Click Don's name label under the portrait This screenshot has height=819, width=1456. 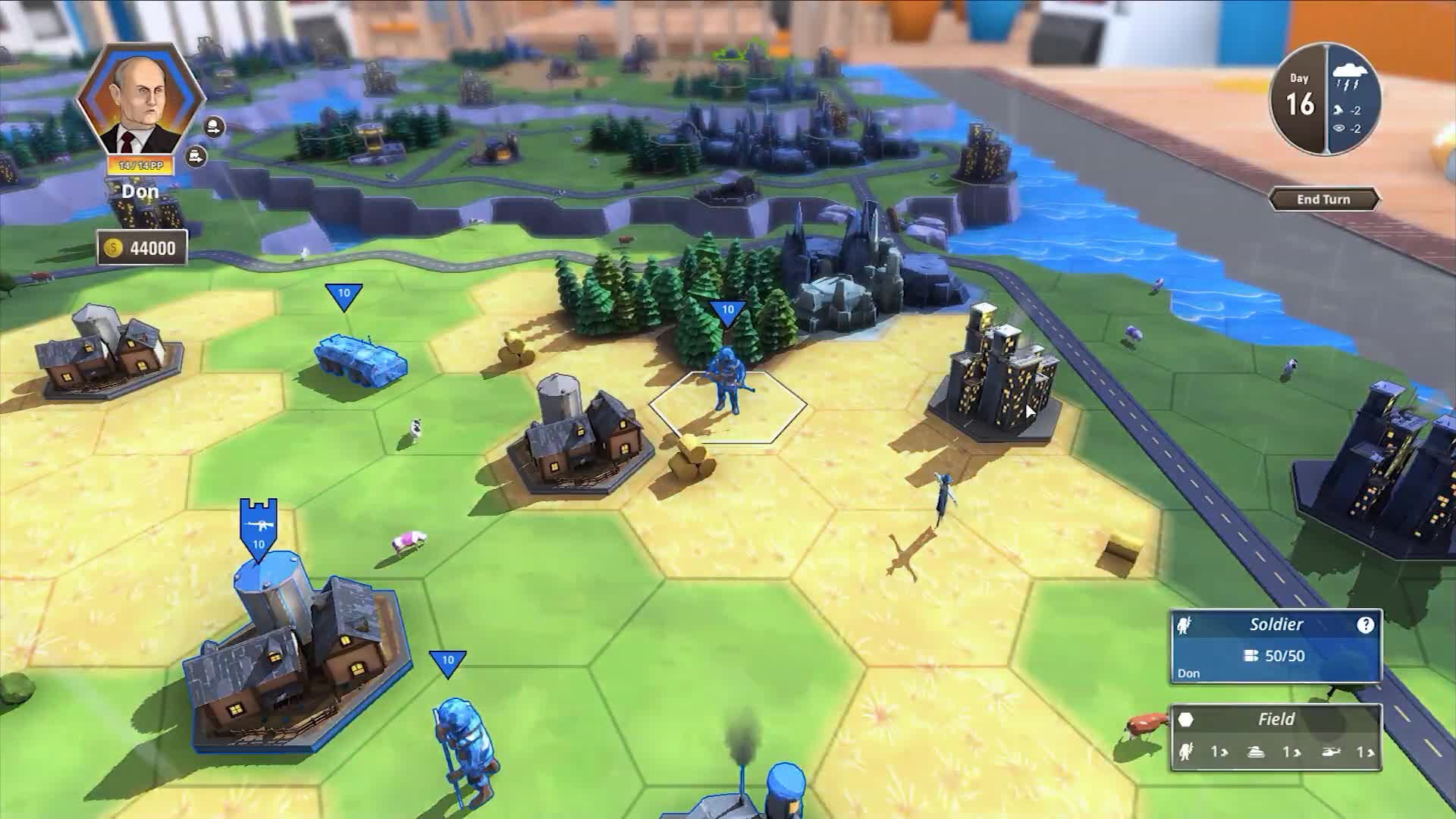[x=139, y=190]
